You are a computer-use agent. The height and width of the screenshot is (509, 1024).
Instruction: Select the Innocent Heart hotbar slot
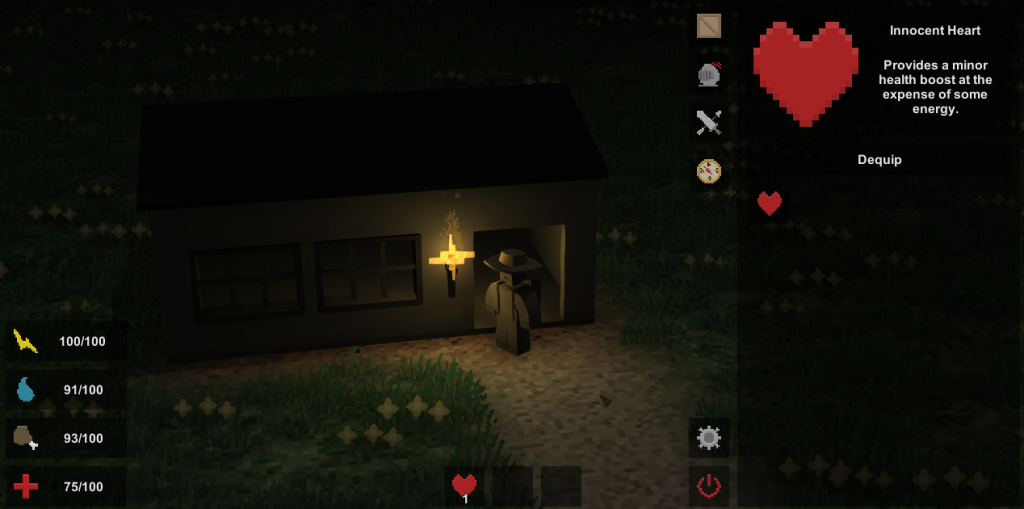(x=464, y=486)
